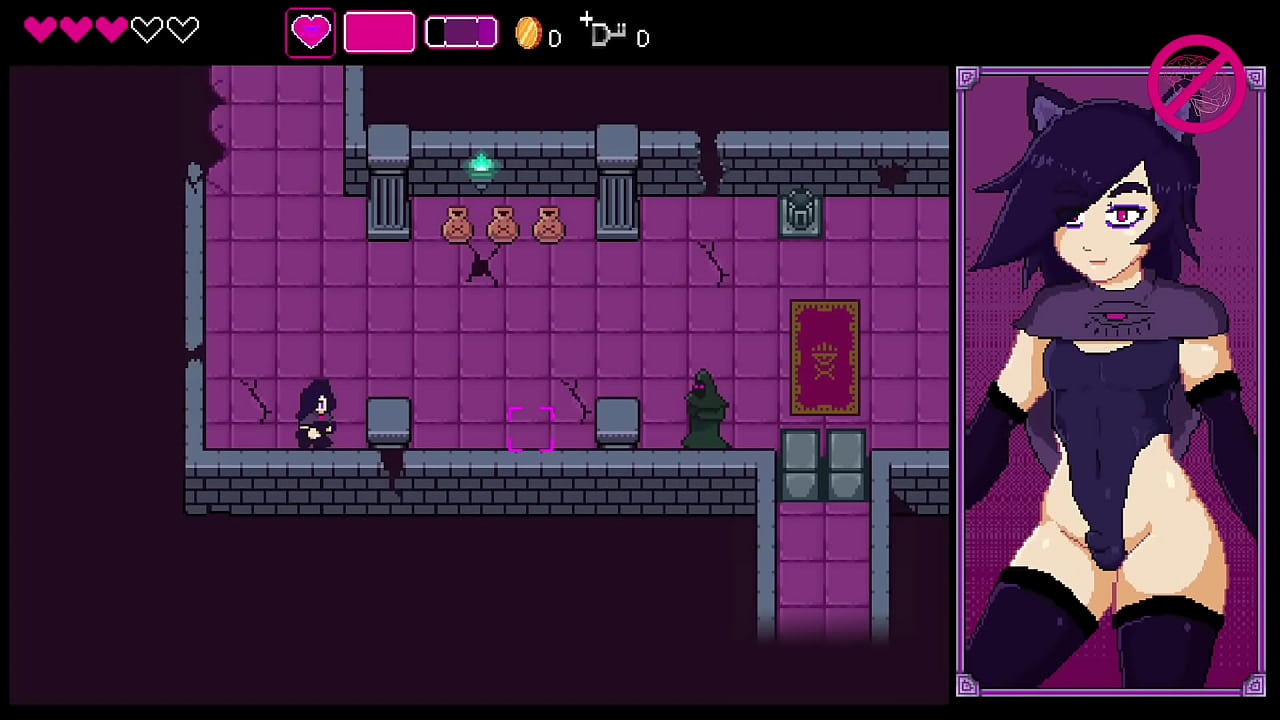
Task: Click the pink targeting cursor square
Action: (532, 430)
